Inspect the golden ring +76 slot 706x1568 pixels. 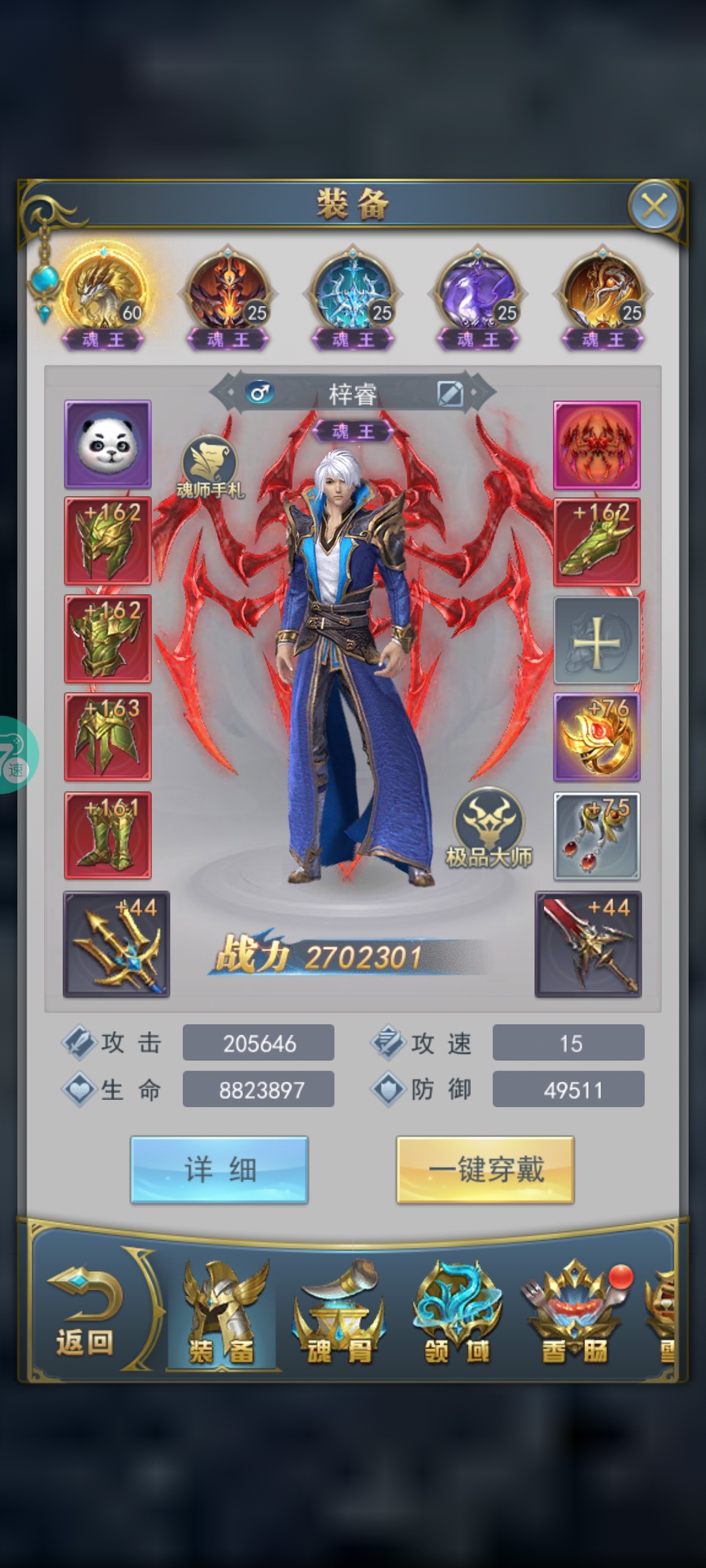pos(596,737)
